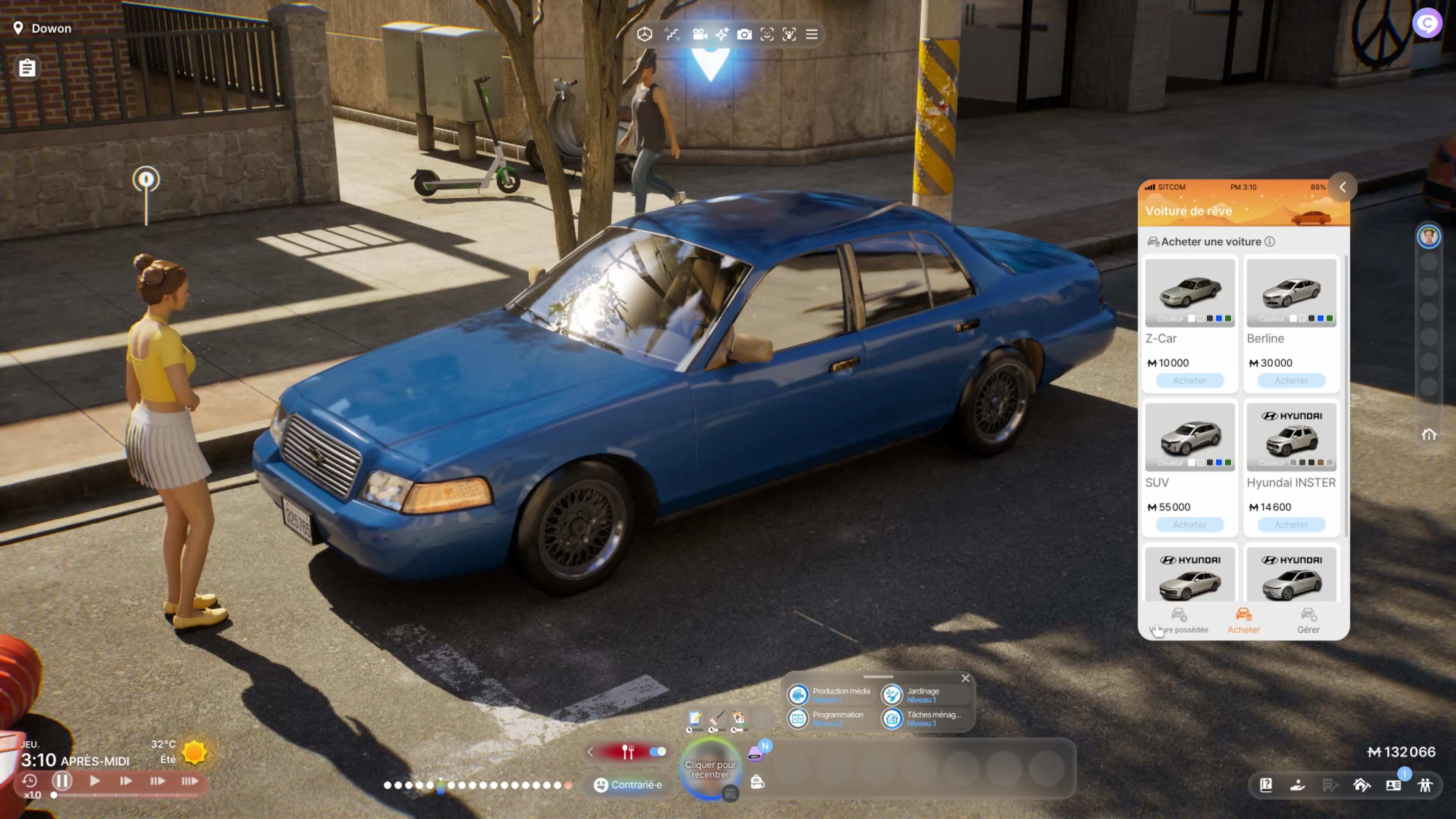Viewport: 1456px width, 819px height.
Task: Open the clipboard tasks icon
Action: coord(27,68)
